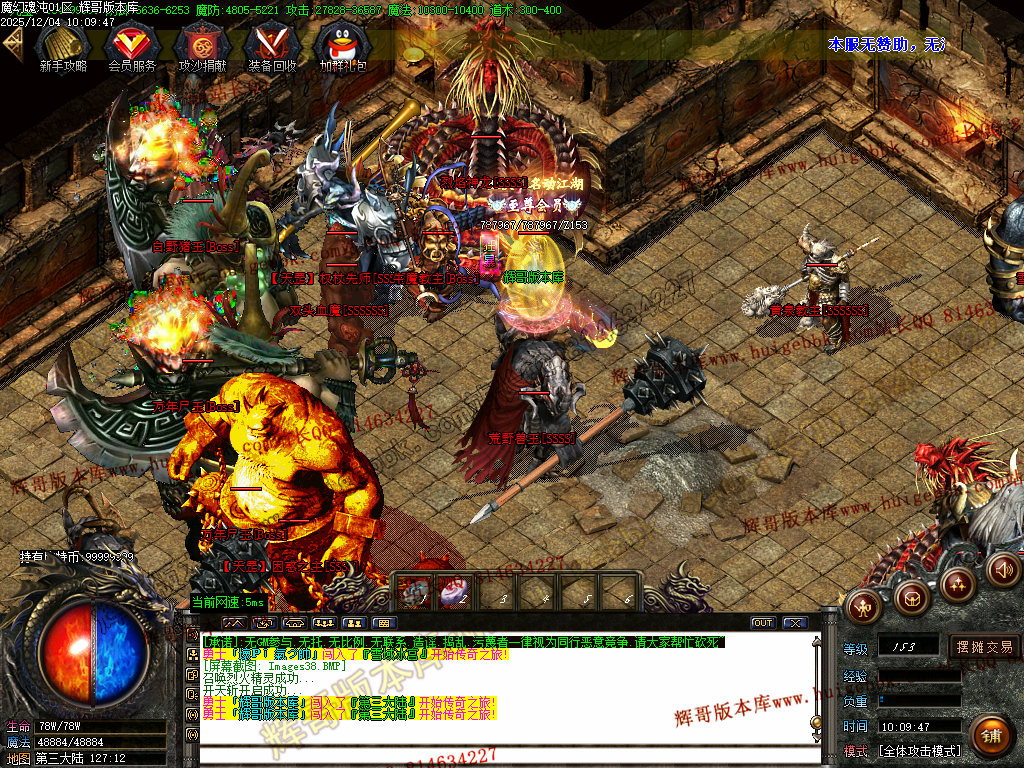The image size is (1024, 768).
Task: Click the OUT button above the chat
Action: click(x=763, y=623)
